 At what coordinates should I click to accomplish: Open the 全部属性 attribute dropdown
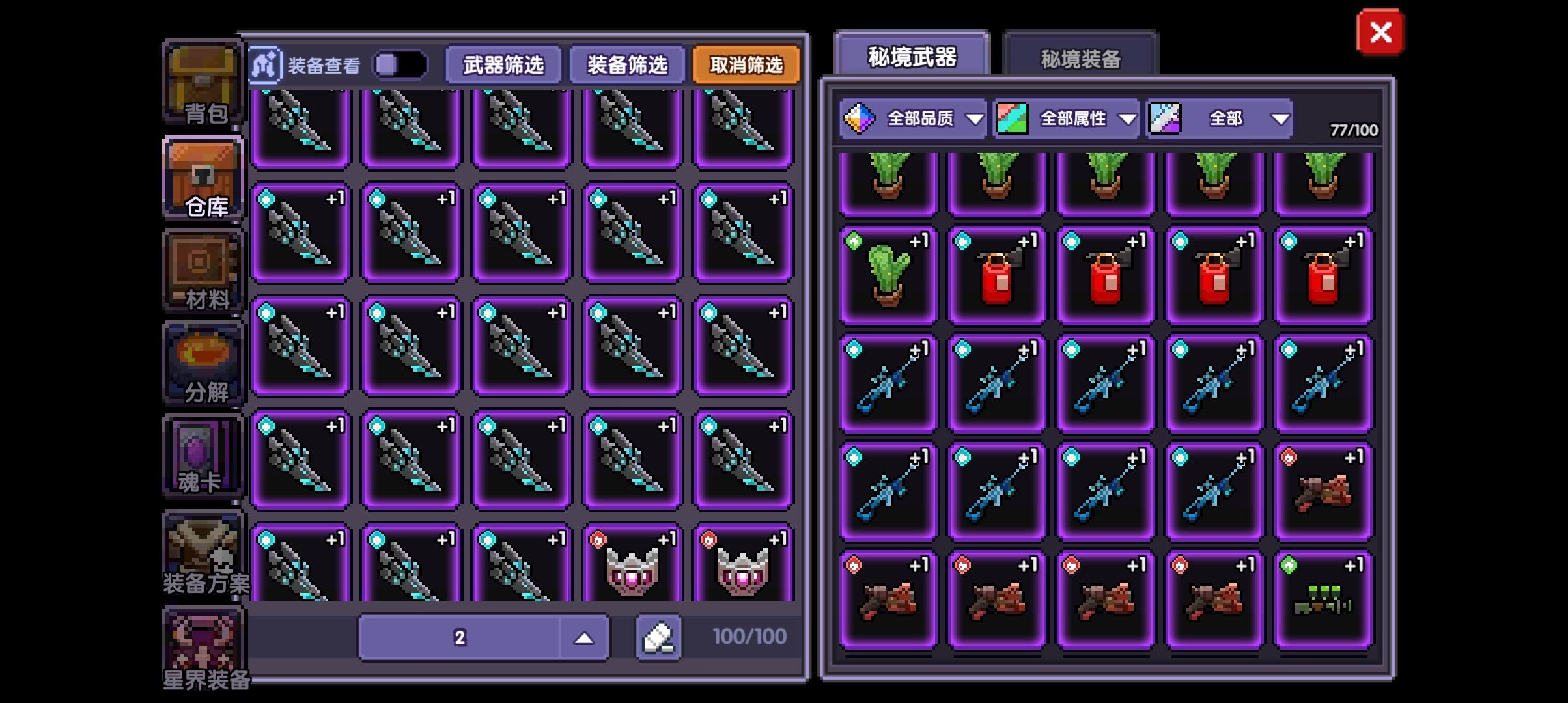[x=1067, y=118]
